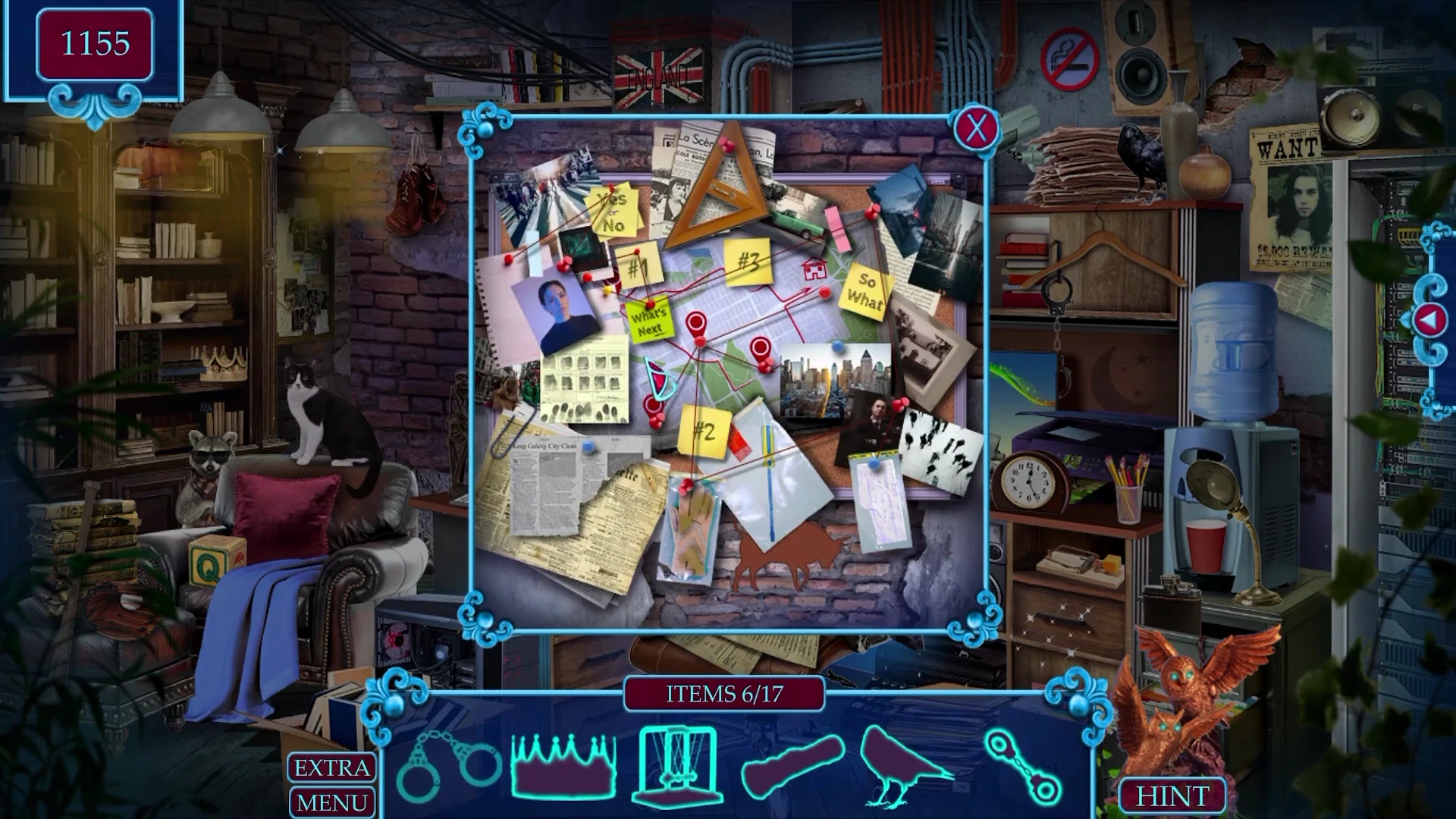Use the HINT button
Screen dimensions: 1456x819
pyautogui.click(x=1172, y=795)
